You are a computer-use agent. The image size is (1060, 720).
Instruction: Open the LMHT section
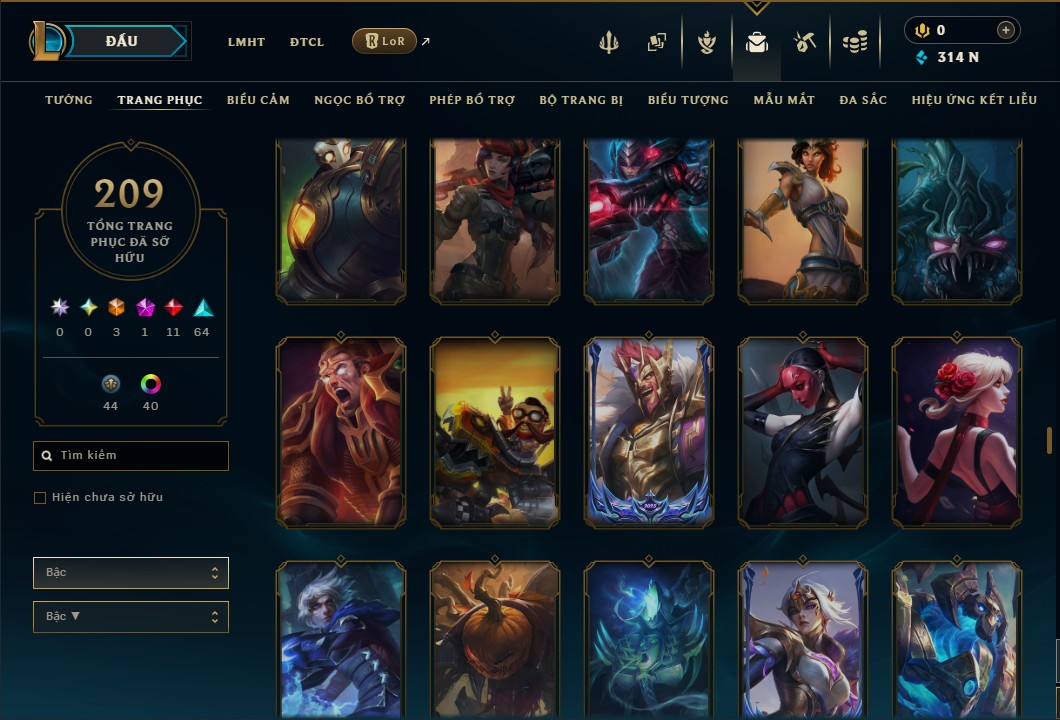(x=246, y=42)
